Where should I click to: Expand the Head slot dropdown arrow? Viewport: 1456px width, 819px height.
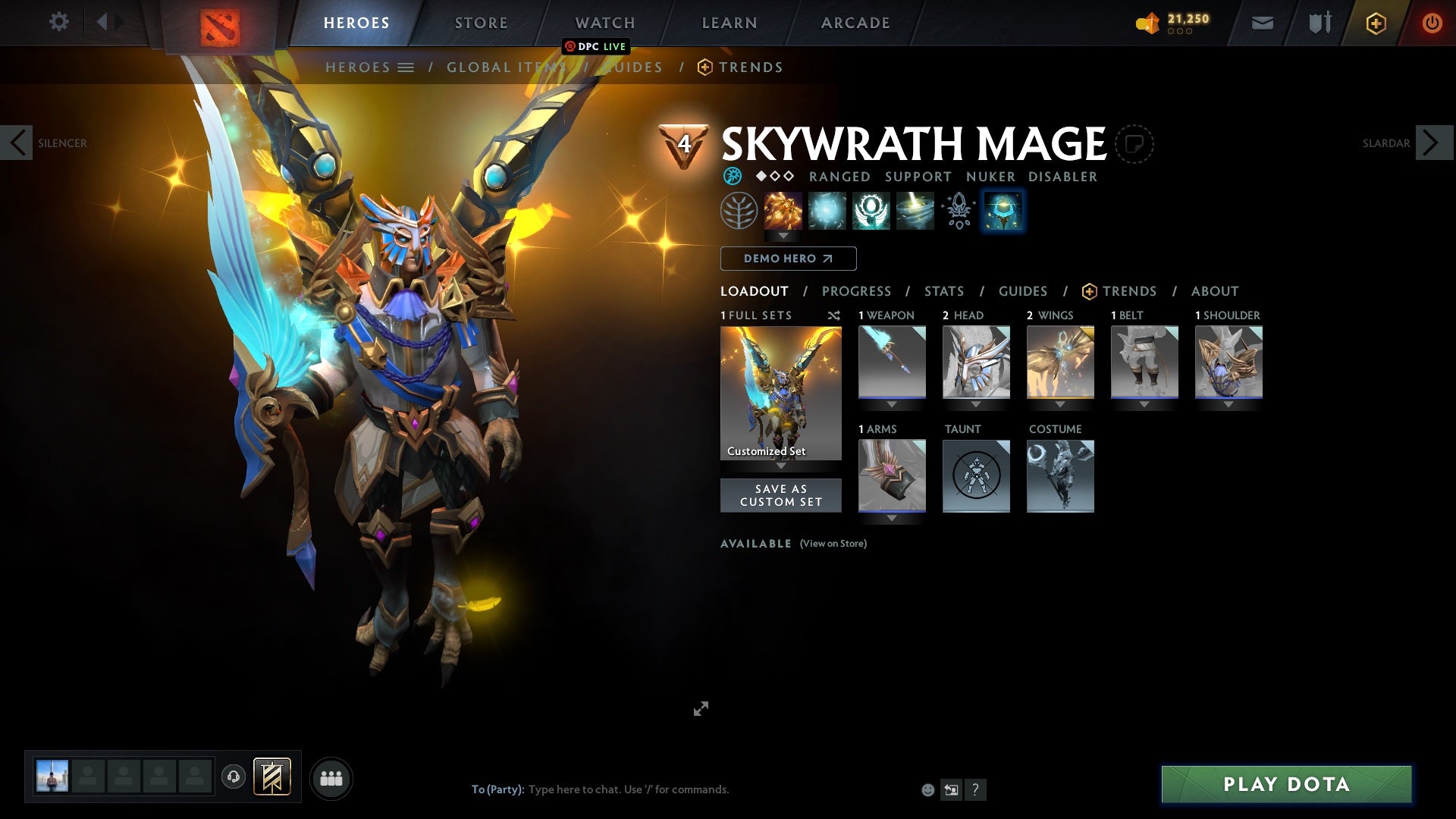click(976, 404)
